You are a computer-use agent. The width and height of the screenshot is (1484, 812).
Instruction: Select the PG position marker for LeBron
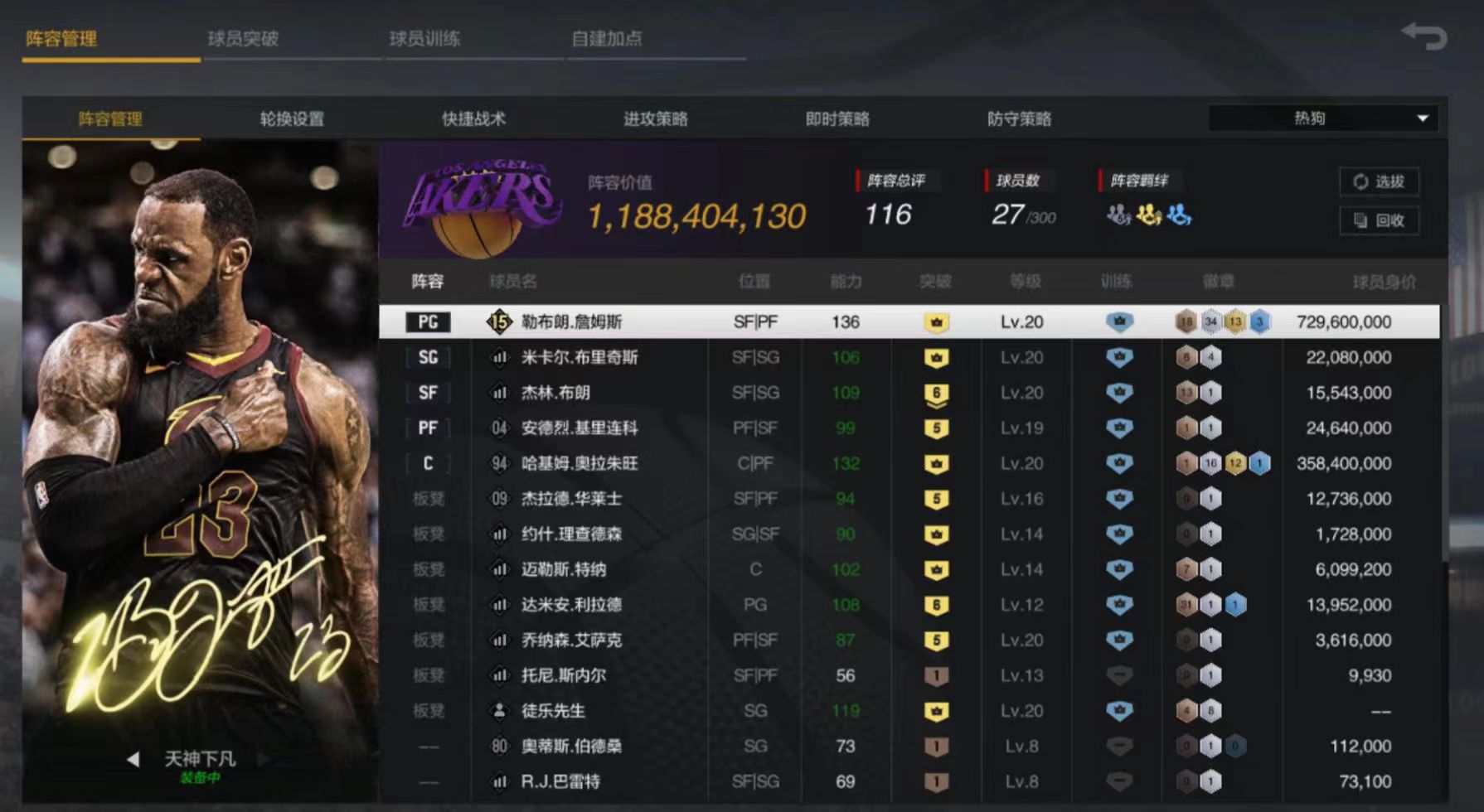pos(428,322)
